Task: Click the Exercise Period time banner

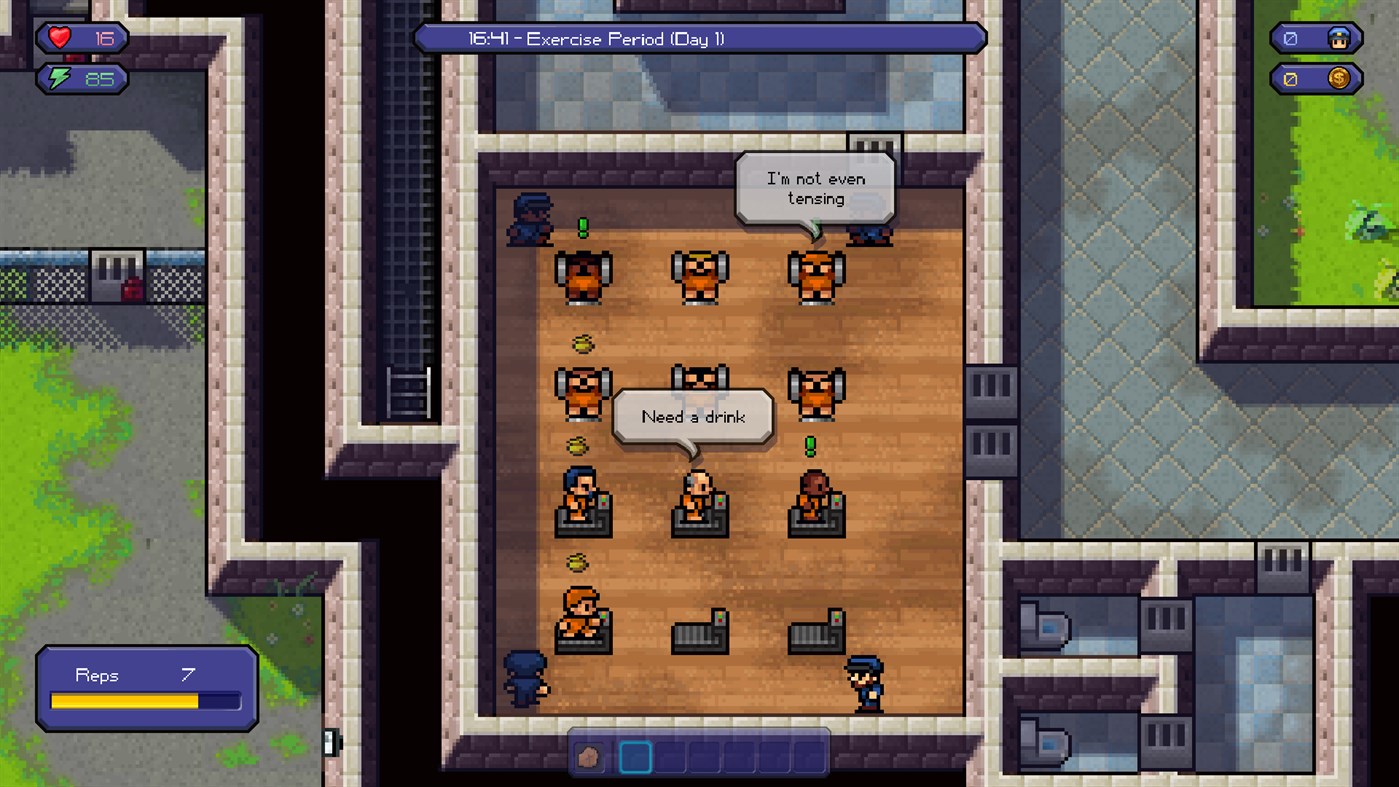Action: [x=698, y=39]
